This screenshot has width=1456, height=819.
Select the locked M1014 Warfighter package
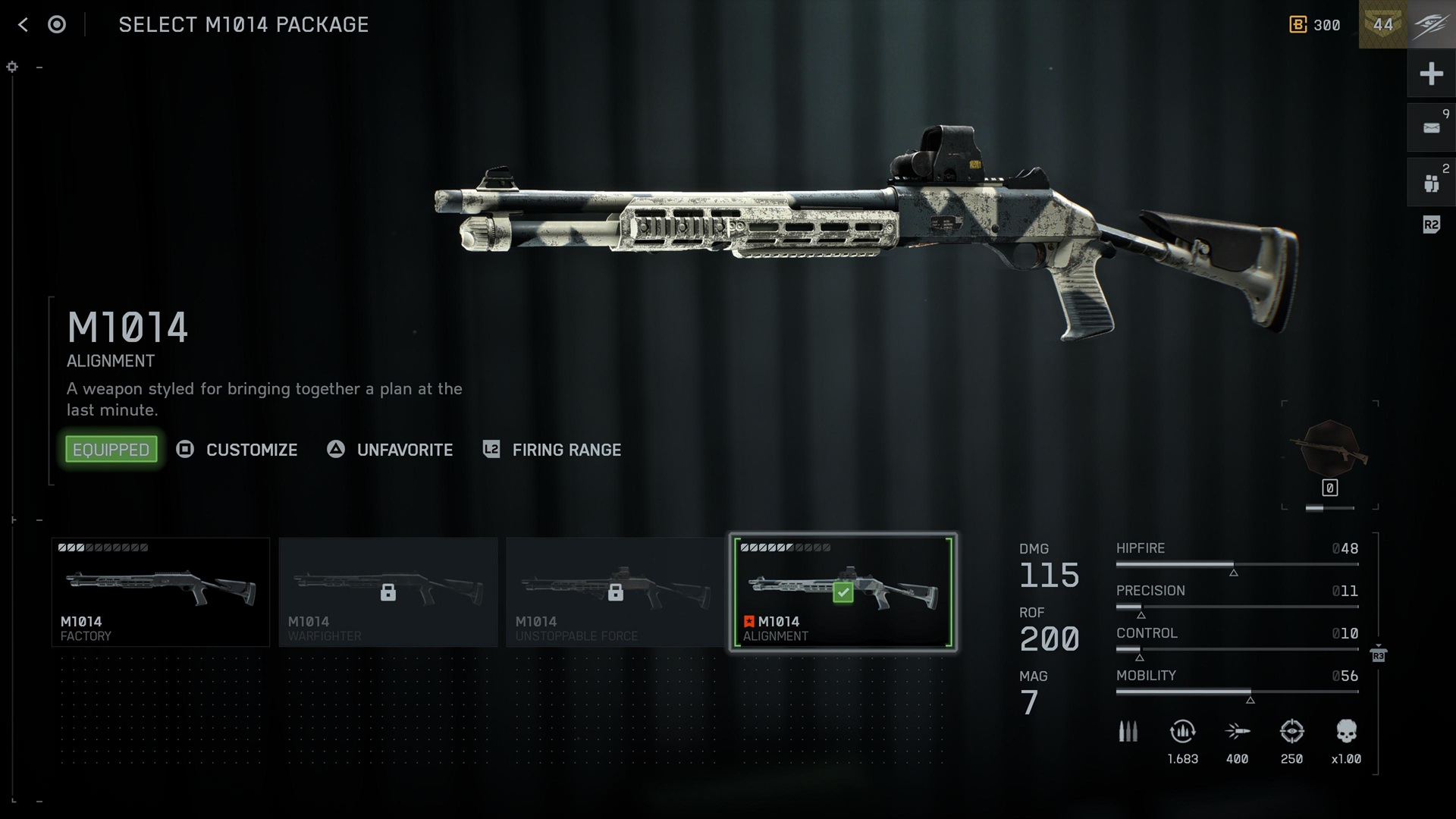pyautogui.click(x=388, y=591)
